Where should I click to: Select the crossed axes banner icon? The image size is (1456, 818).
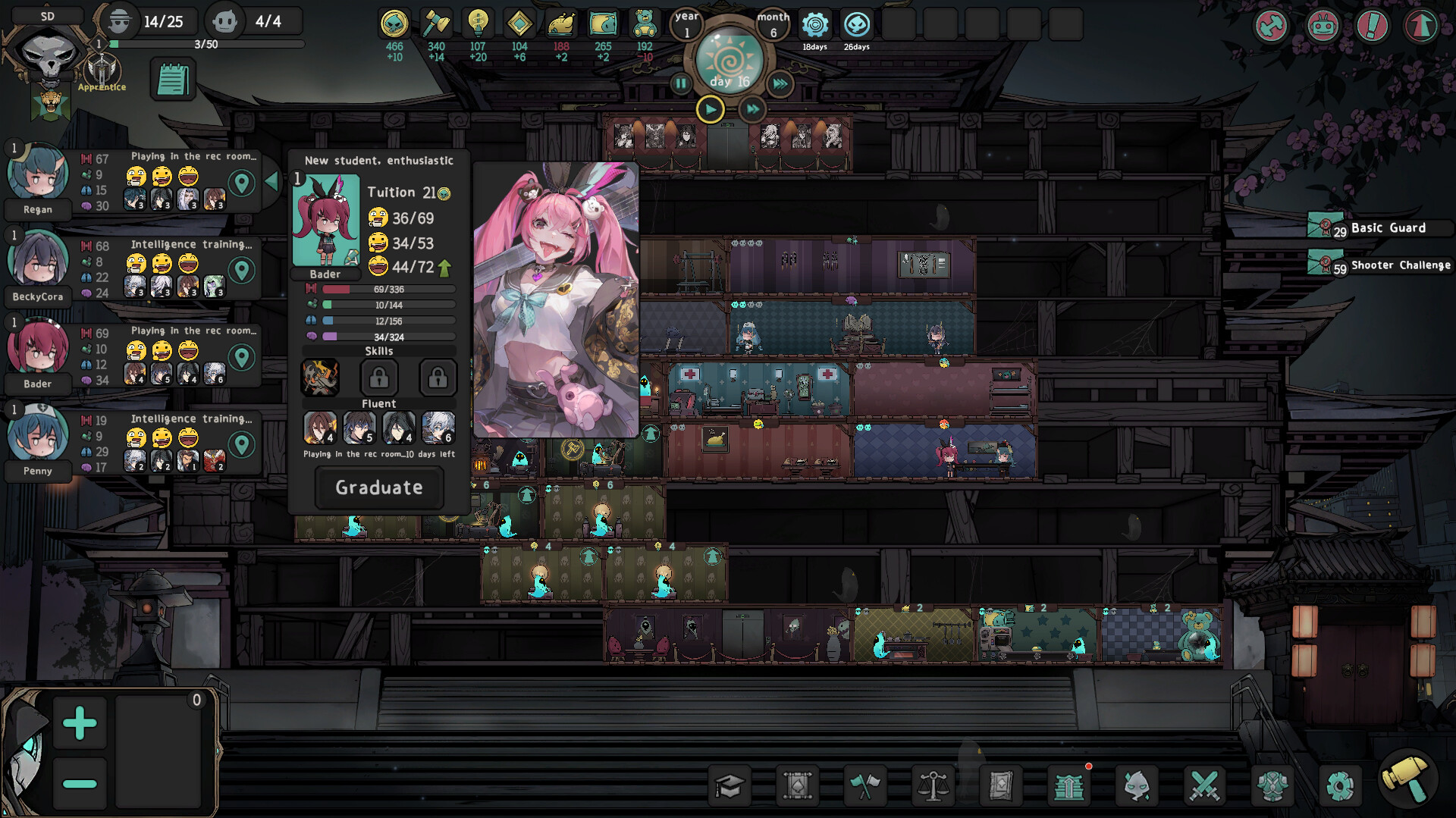click(x=864, y=786)
